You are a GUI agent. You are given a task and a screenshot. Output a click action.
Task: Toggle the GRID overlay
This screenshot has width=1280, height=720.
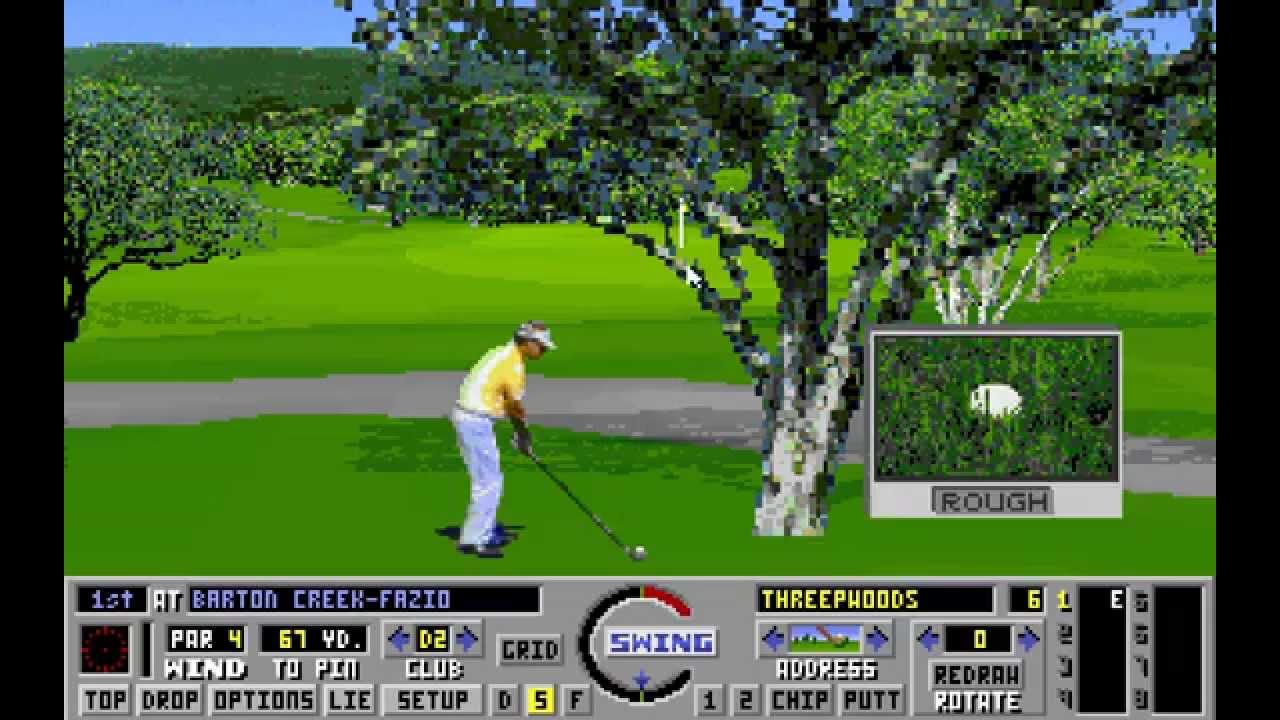530,650
